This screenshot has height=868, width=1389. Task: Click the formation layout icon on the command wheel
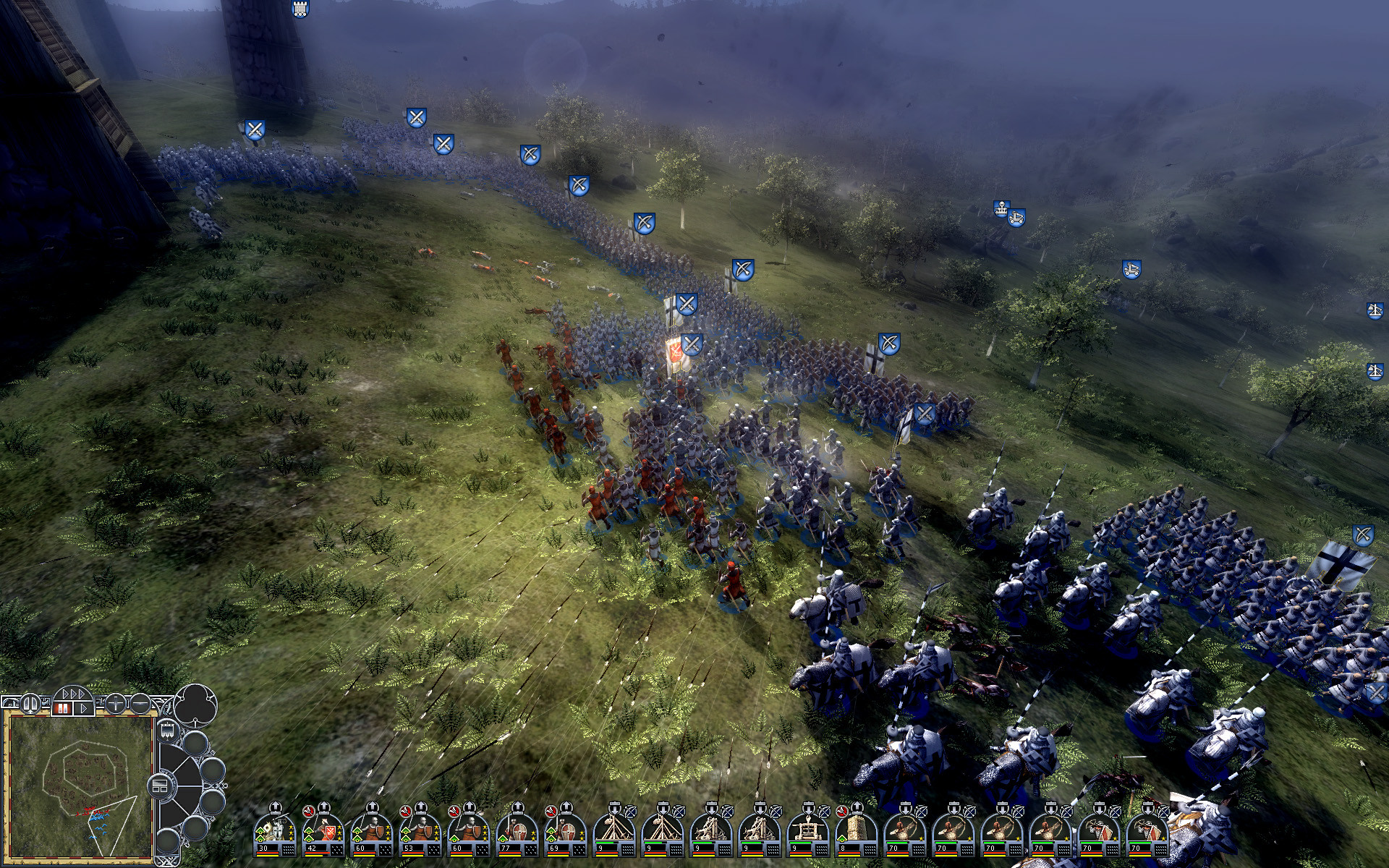point(161,785)
